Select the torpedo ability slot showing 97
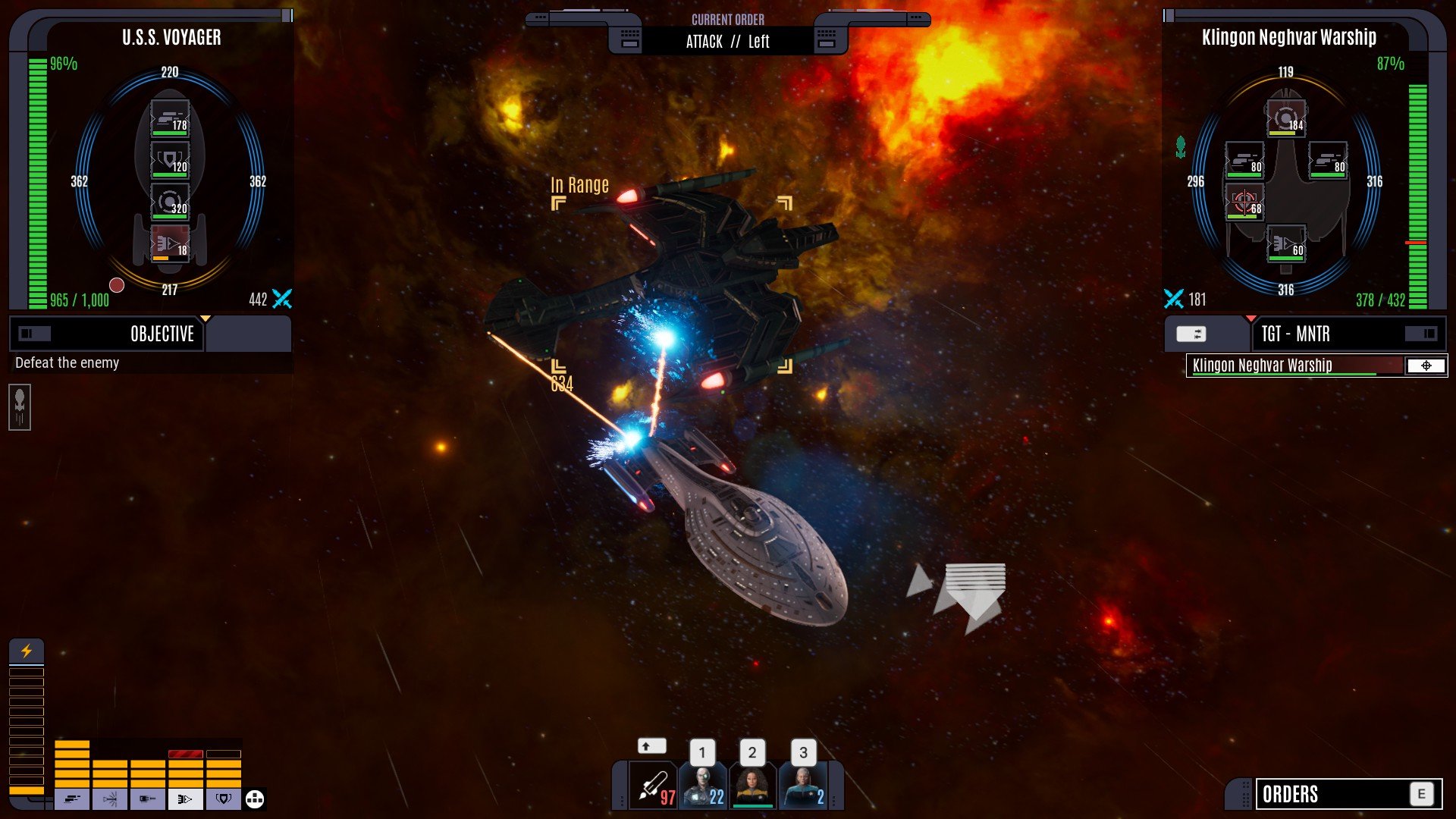The width and height of the screenshot is (1456, 819). (x=653, y=786)
